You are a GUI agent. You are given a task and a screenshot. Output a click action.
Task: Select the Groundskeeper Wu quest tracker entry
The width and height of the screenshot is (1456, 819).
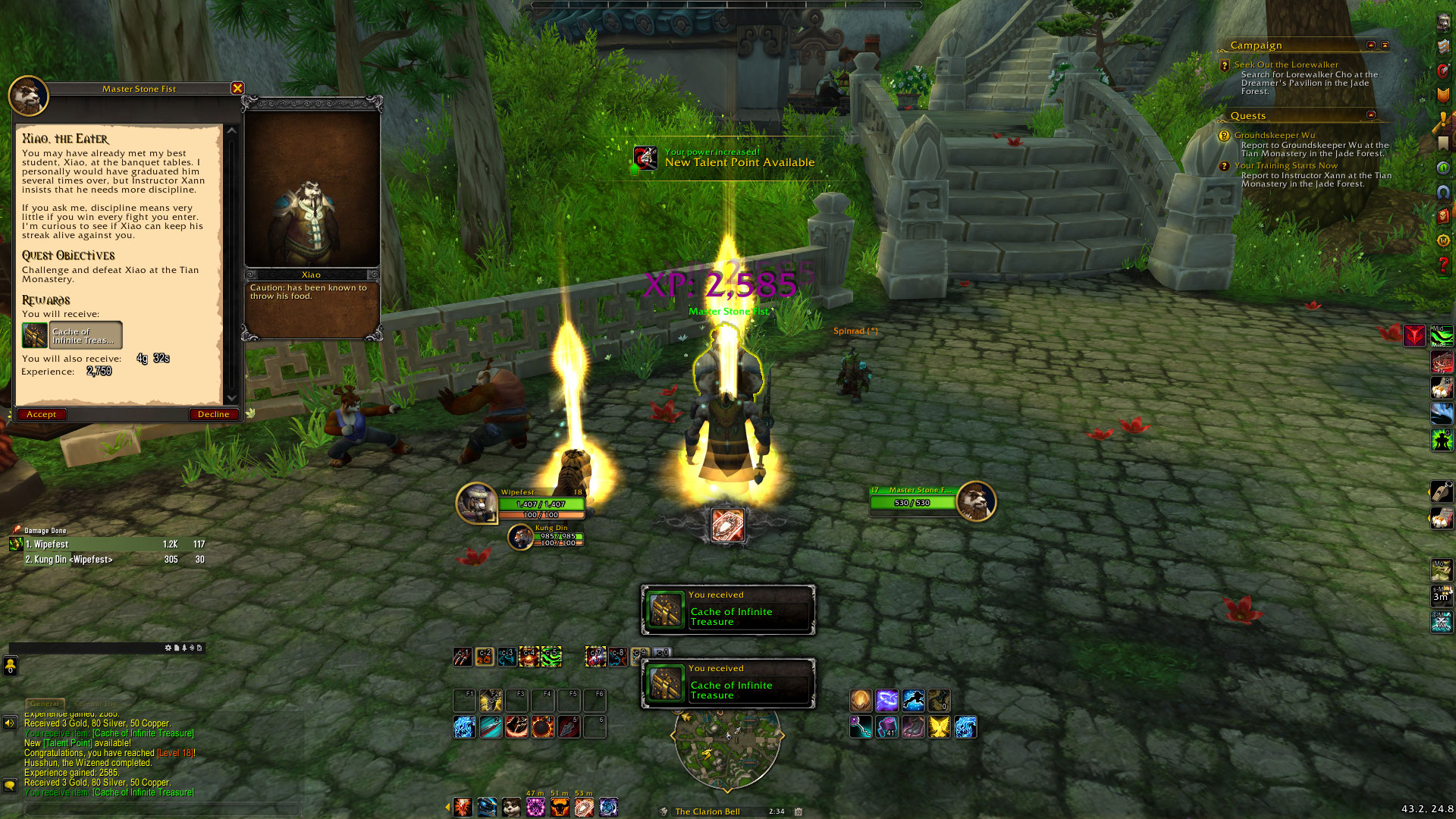(x=1274, y=136)
